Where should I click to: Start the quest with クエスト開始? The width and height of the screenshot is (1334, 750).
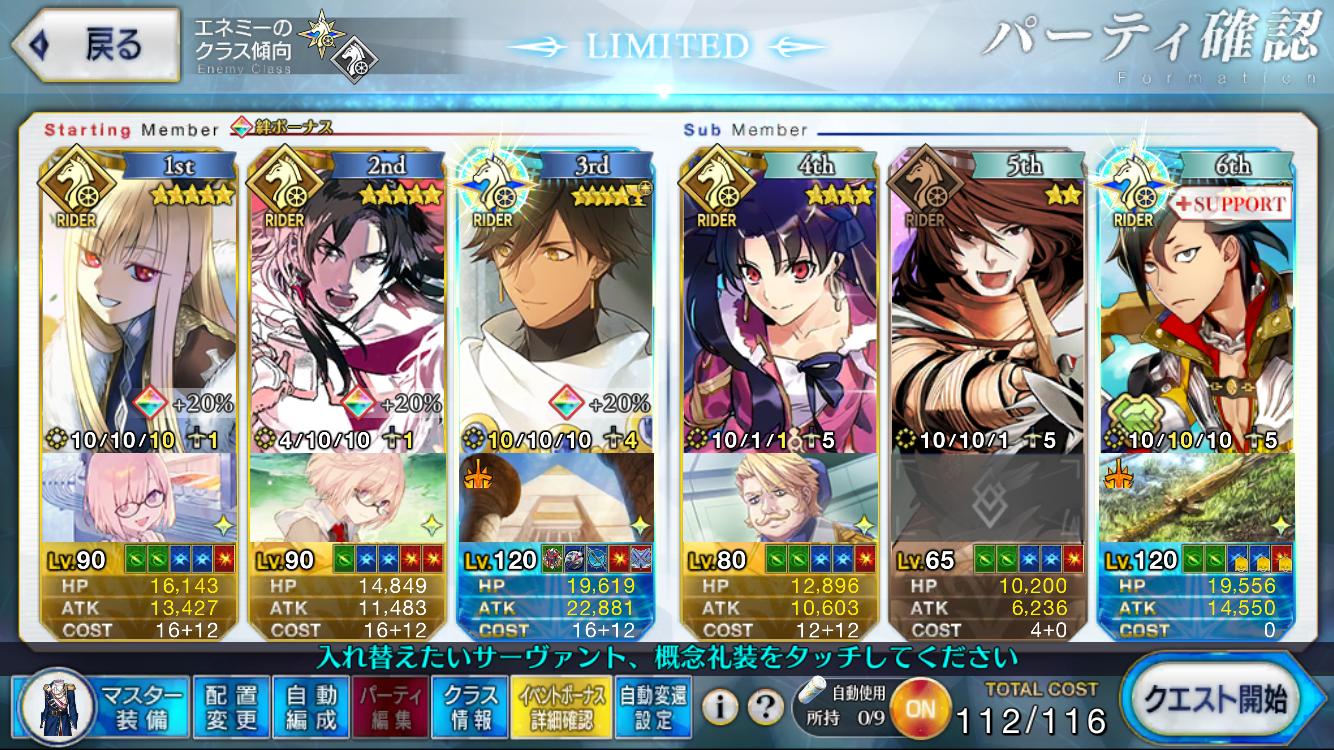click(x=1225, y=699)
